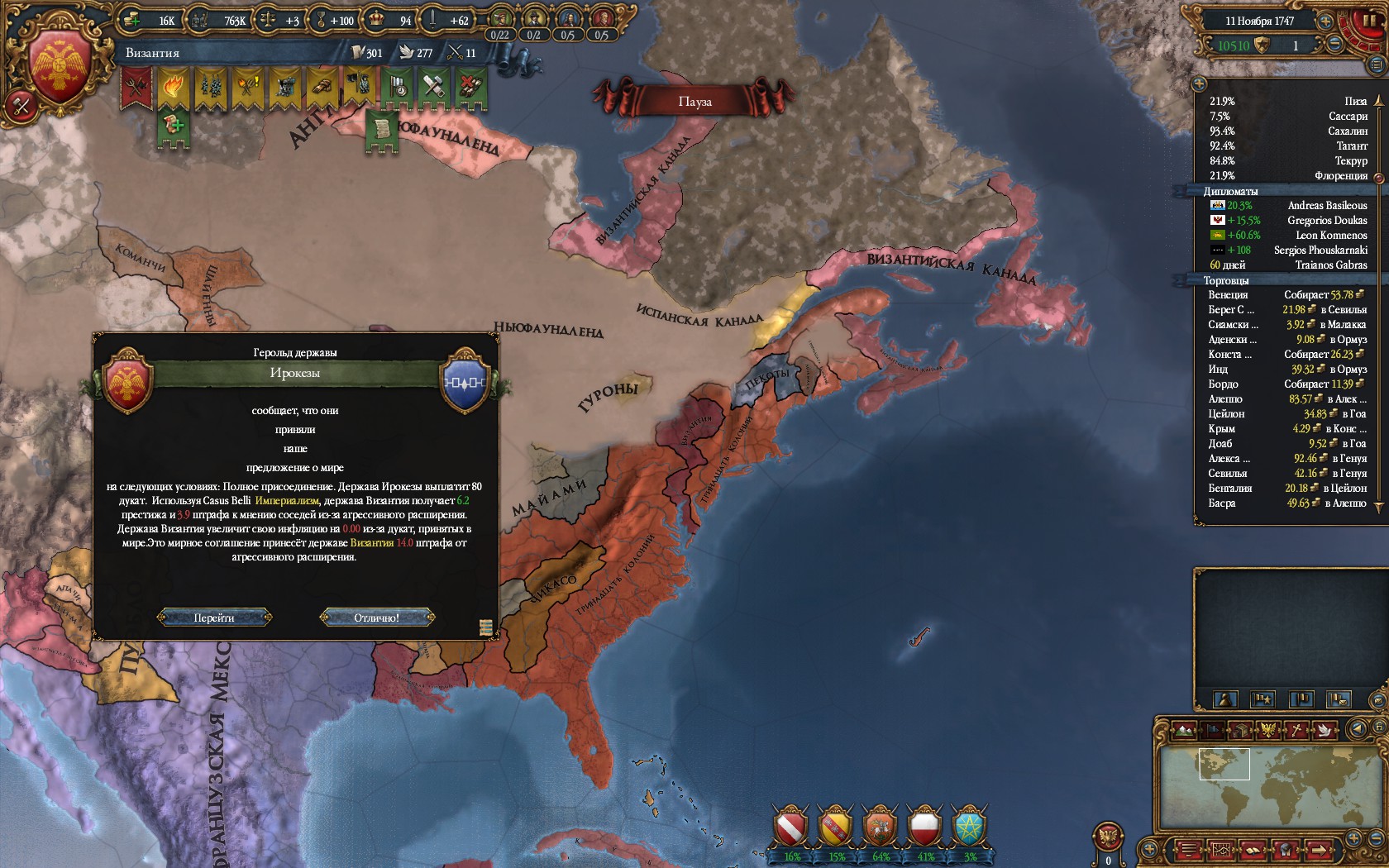
Task: Switch to the terrain map mode
Action: point(1184,730)
